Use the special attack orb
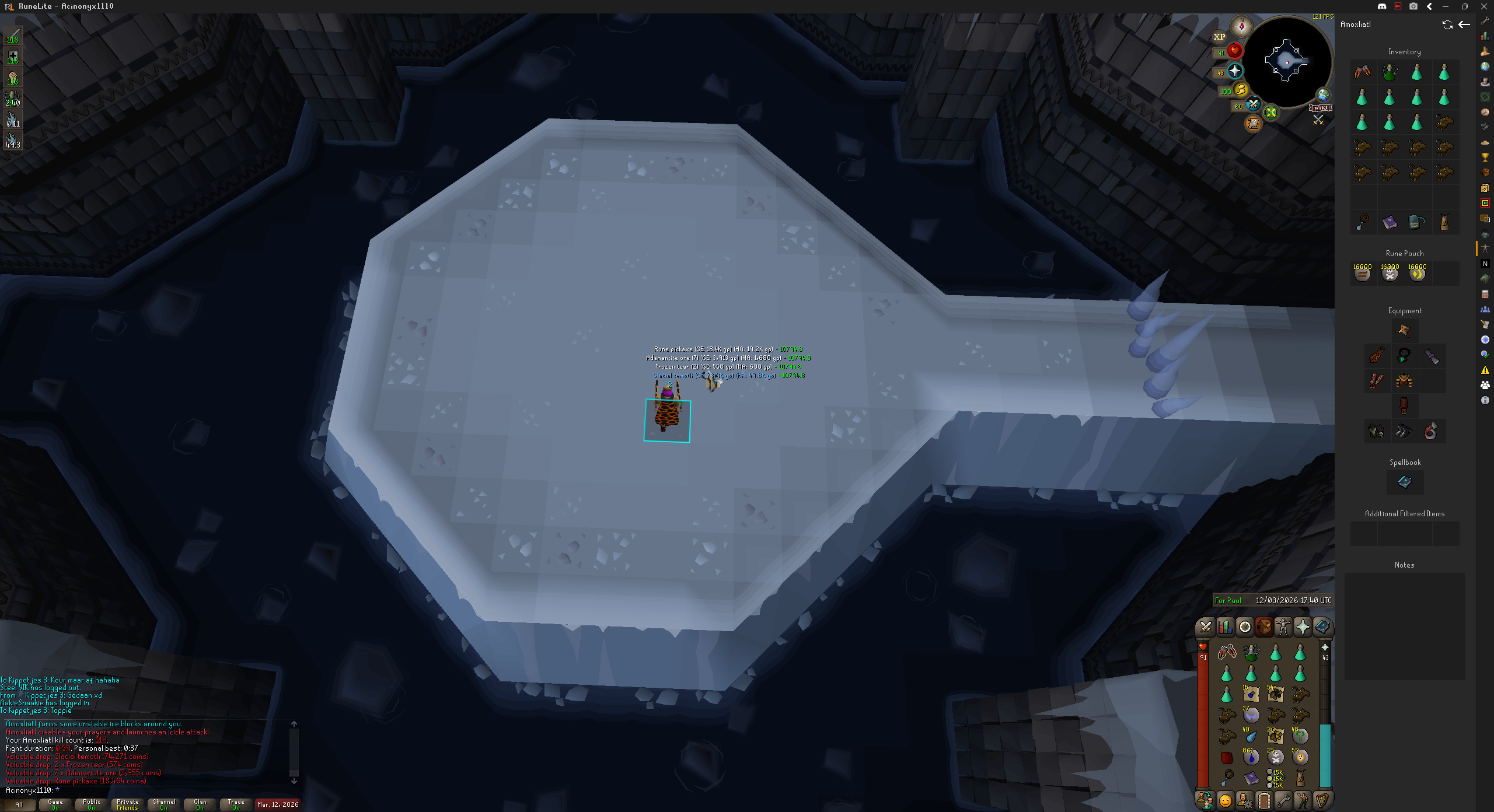Viewport: 1494px width, 812px height. click(1253, 105)
